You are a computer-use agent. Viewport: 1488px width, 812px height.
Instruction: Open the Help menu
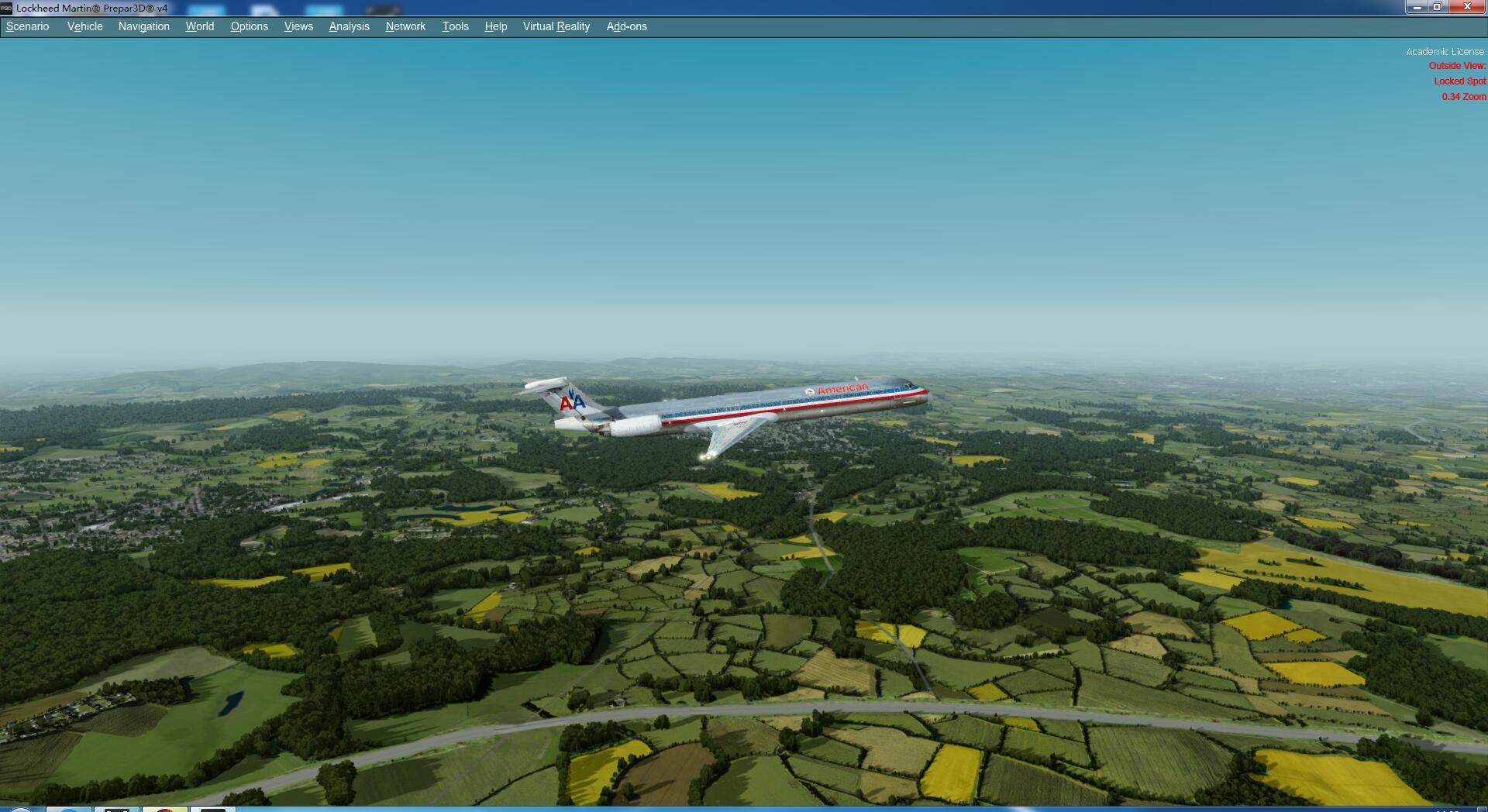(x=495, y=26)
